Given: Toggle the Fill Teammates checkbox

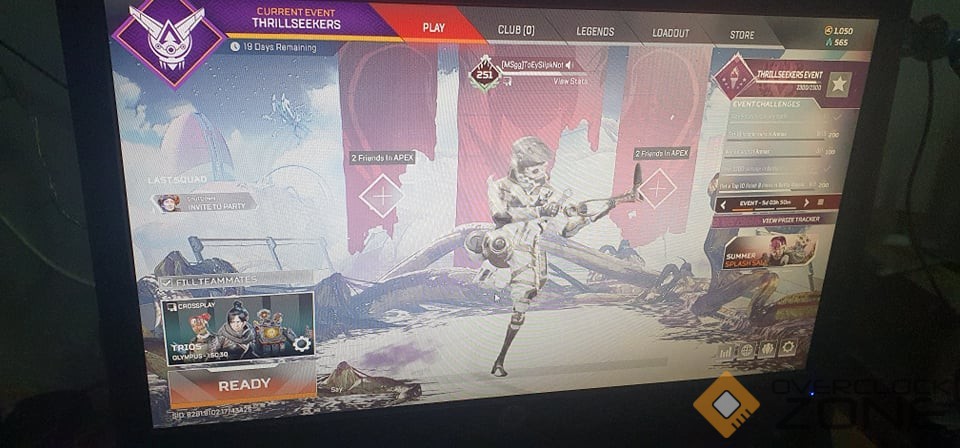Looking at the screenshot, I should 166,283.
